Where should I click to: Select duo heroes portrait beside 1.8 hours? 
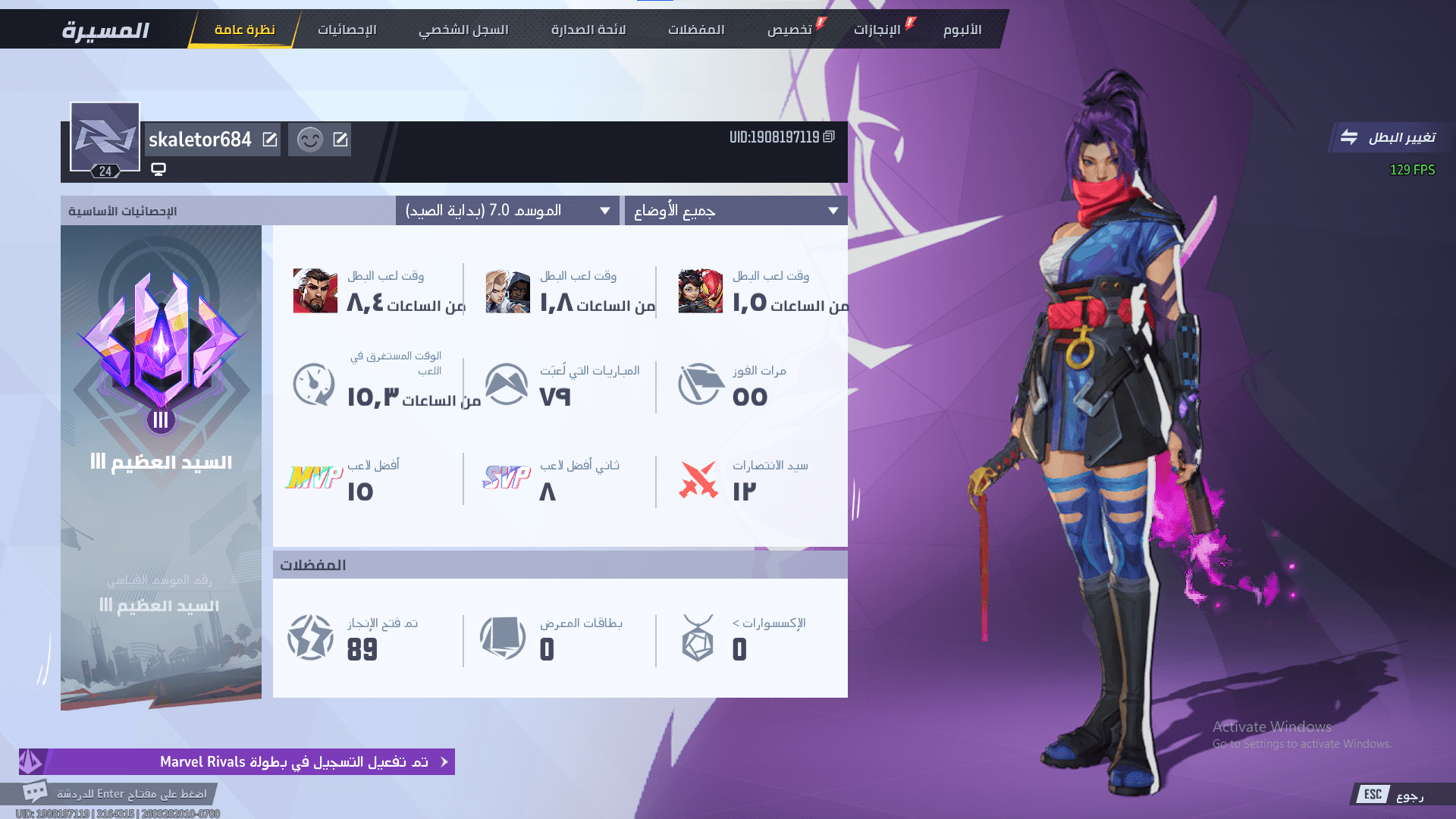pyautogui.click(x=506, y=292)
